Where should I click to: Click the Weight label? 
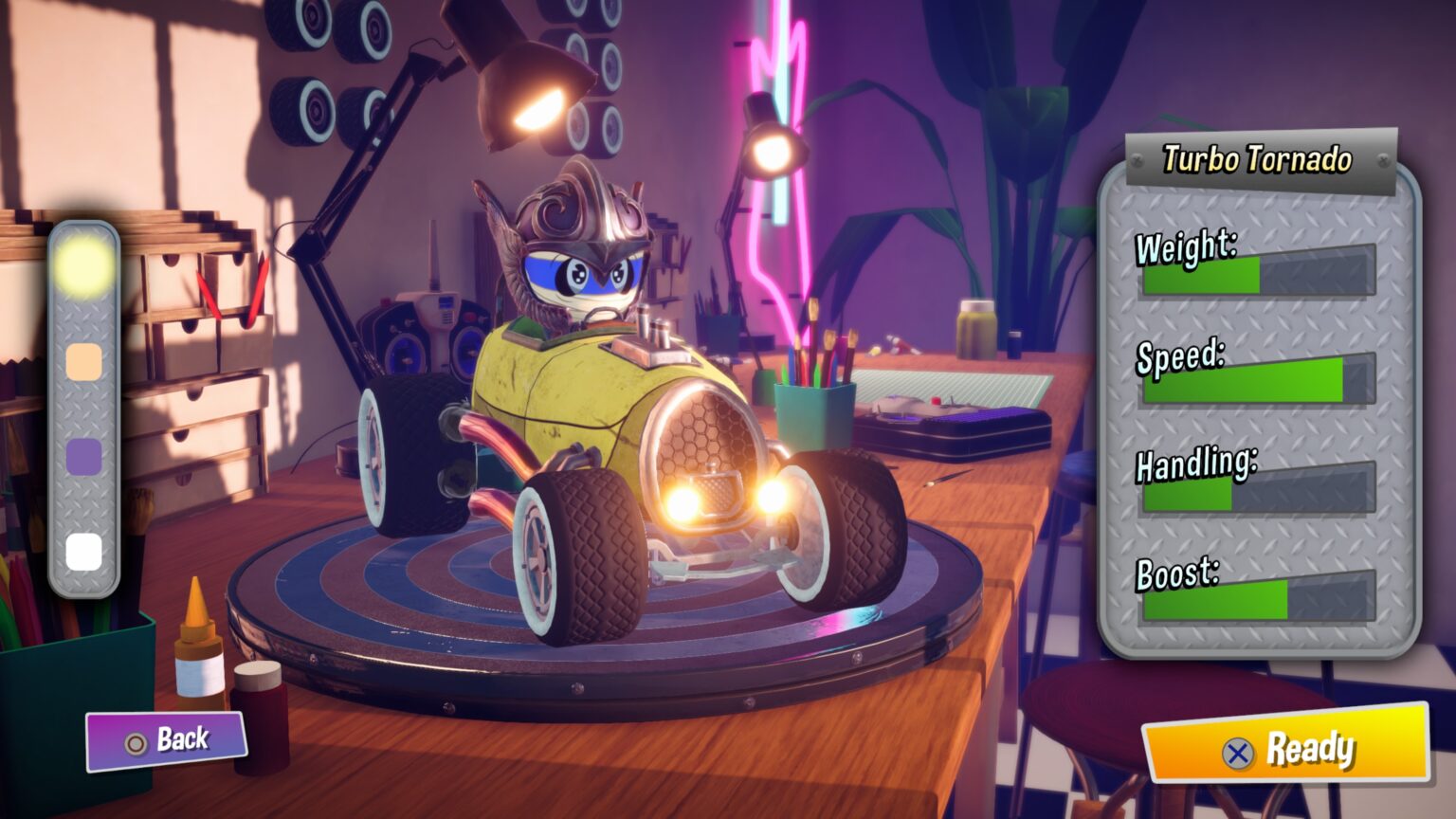pos(1187,246)
